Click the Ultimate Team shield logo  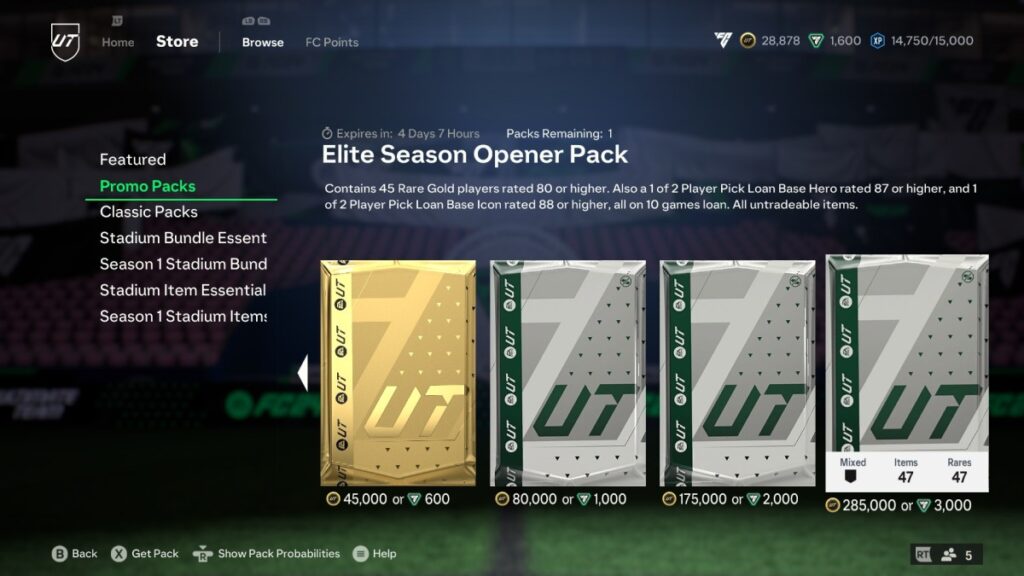coord(65,42)
